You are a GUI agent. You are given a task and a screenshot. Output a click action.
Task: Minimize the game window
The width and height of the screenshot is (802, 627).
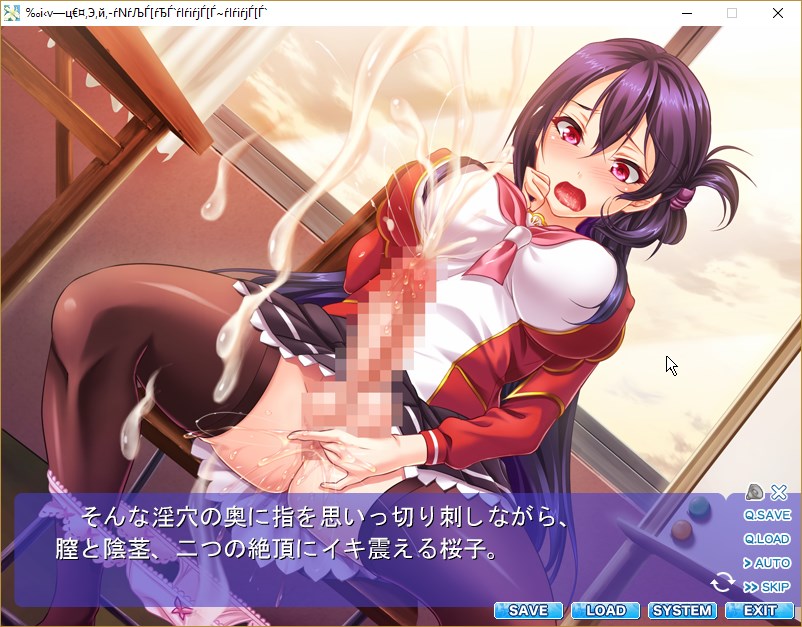[686, 13]
